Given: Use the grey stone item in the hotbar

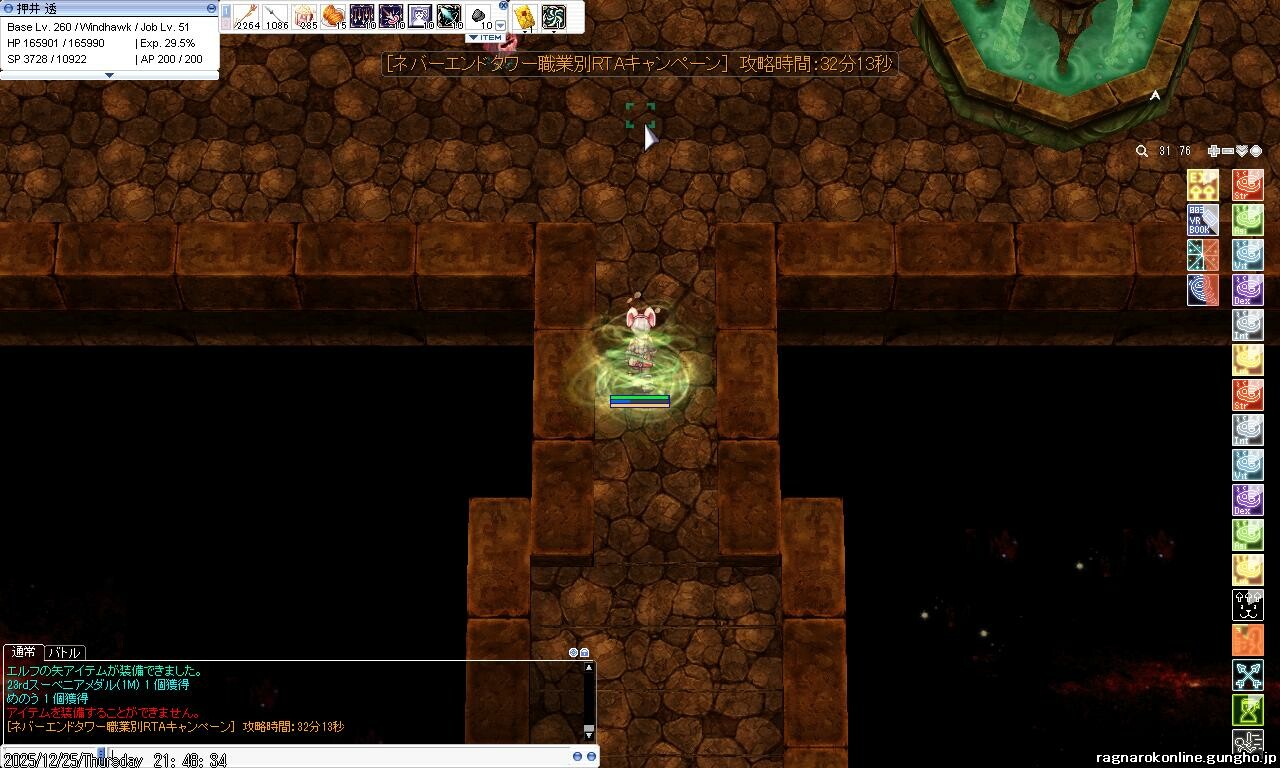Looking at the screenshot, I should pyautogui.click(x=479, y=16).
